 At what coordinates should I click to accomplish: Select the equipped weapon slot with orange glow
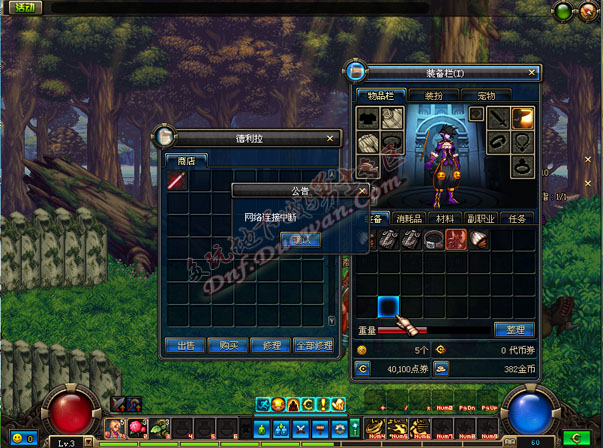[x=523, y=118]
